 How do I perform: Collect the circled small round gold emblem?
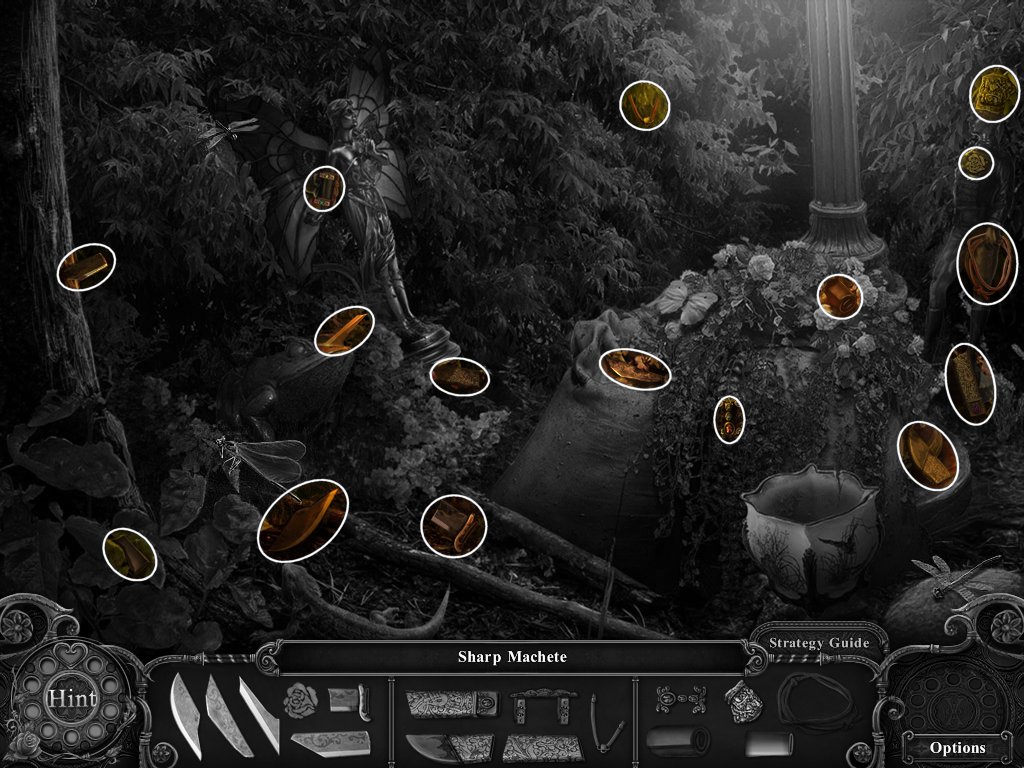pyautogui.click(x=976, y=163)
